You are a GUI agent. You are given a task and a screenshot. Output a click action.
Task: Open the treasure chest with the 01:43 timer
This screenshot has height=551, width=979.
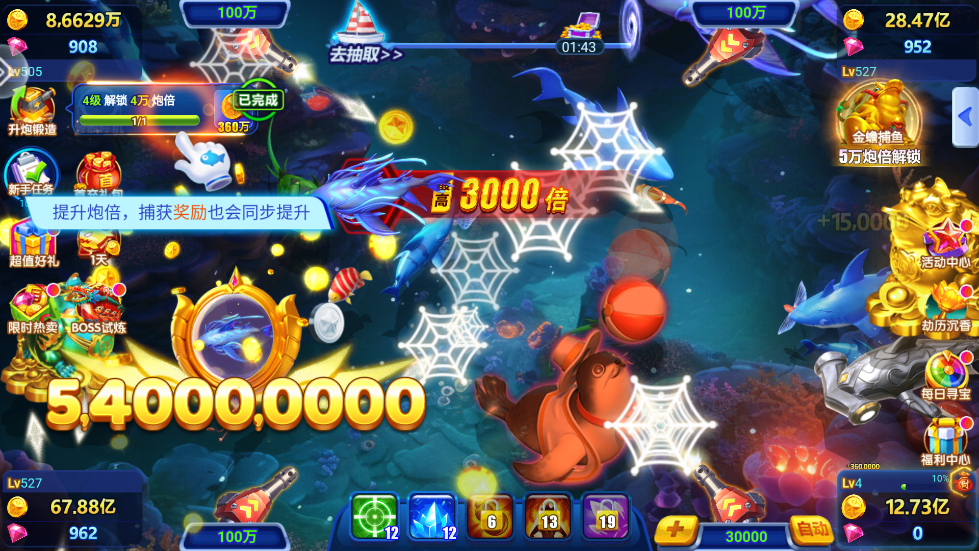click(579, 30)
